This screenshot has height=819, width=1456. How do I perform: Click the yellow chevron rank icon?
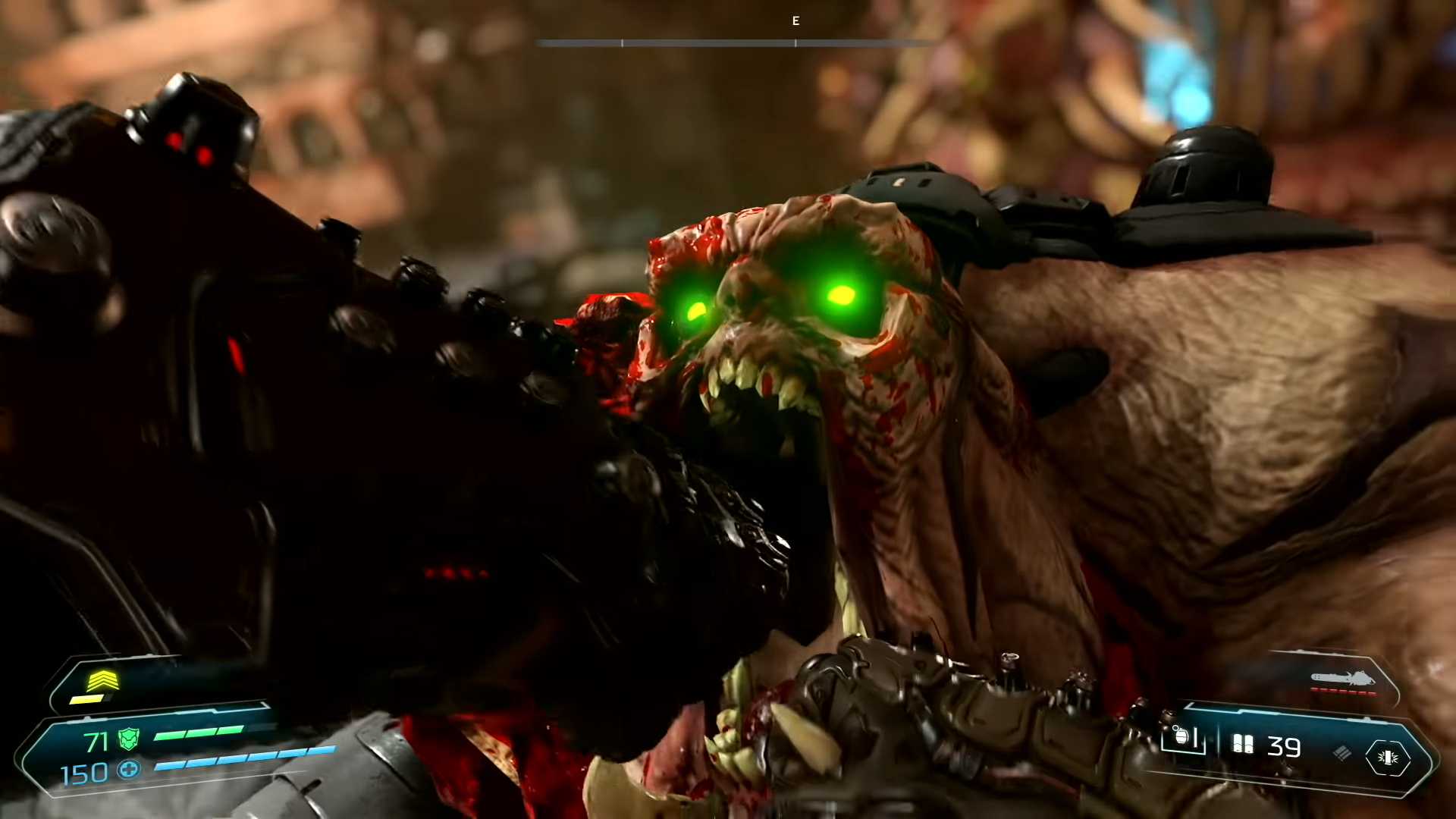click(x=102, y=681)
